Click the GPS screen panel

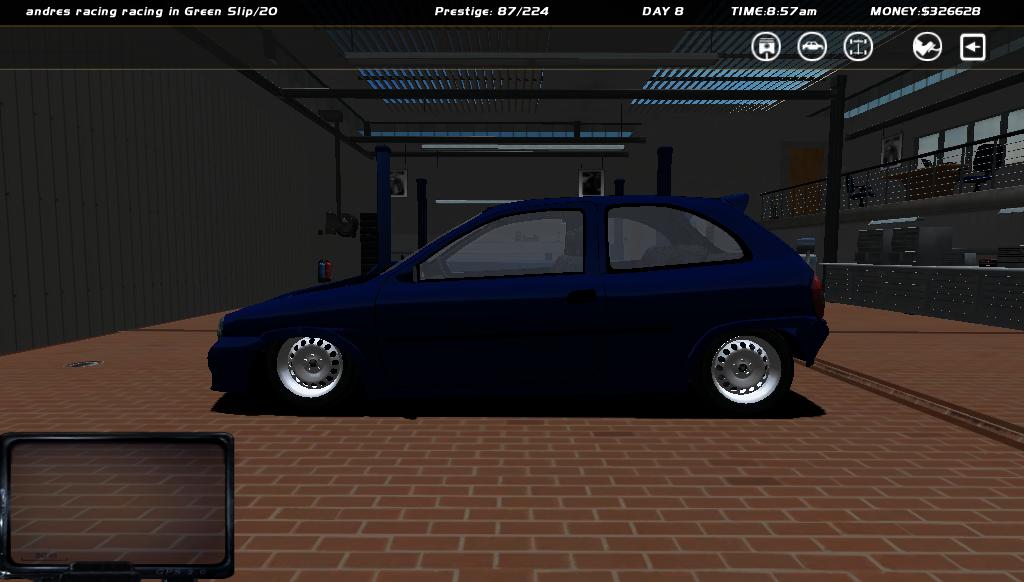click(117, 502)
